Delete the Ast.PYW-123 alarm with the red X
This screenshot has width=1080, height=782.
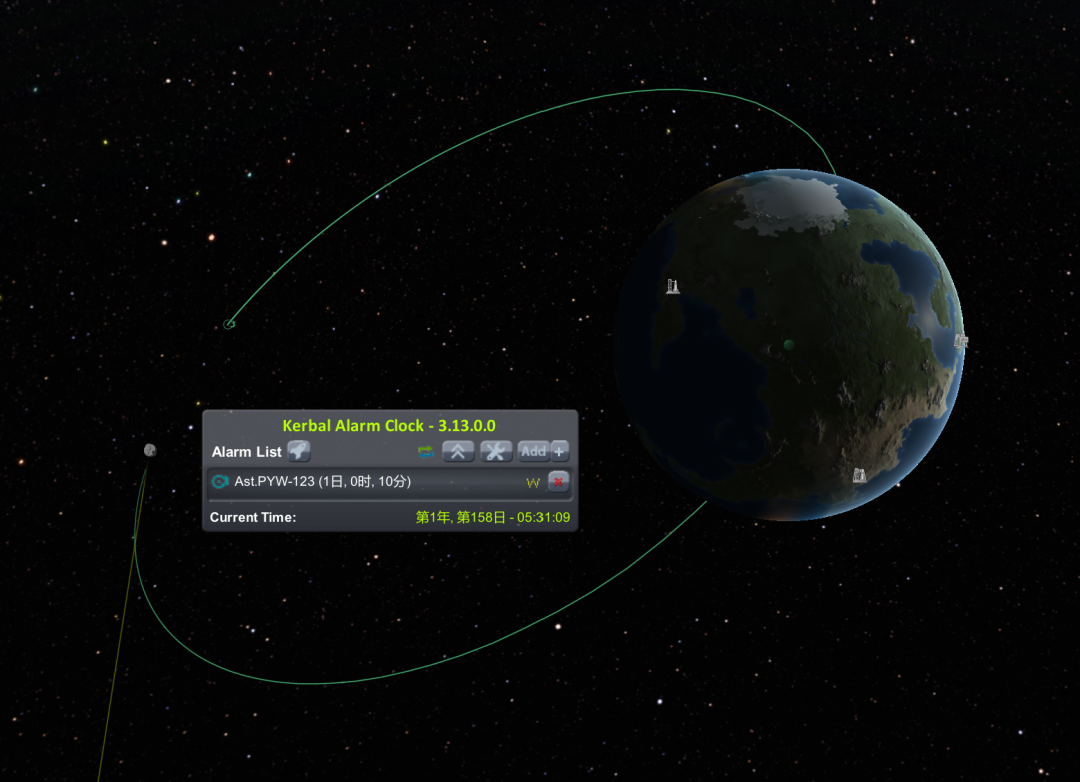pyautogui.click(x=558, y=482)
